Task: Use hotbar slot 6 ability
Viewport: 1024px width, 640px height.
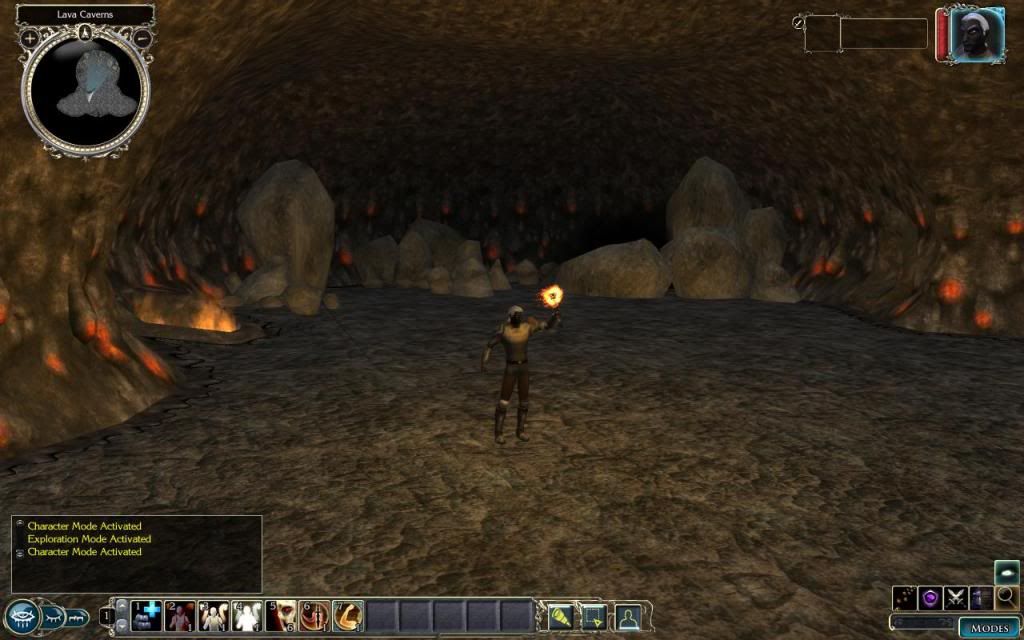Action: (x=315, y=615)
